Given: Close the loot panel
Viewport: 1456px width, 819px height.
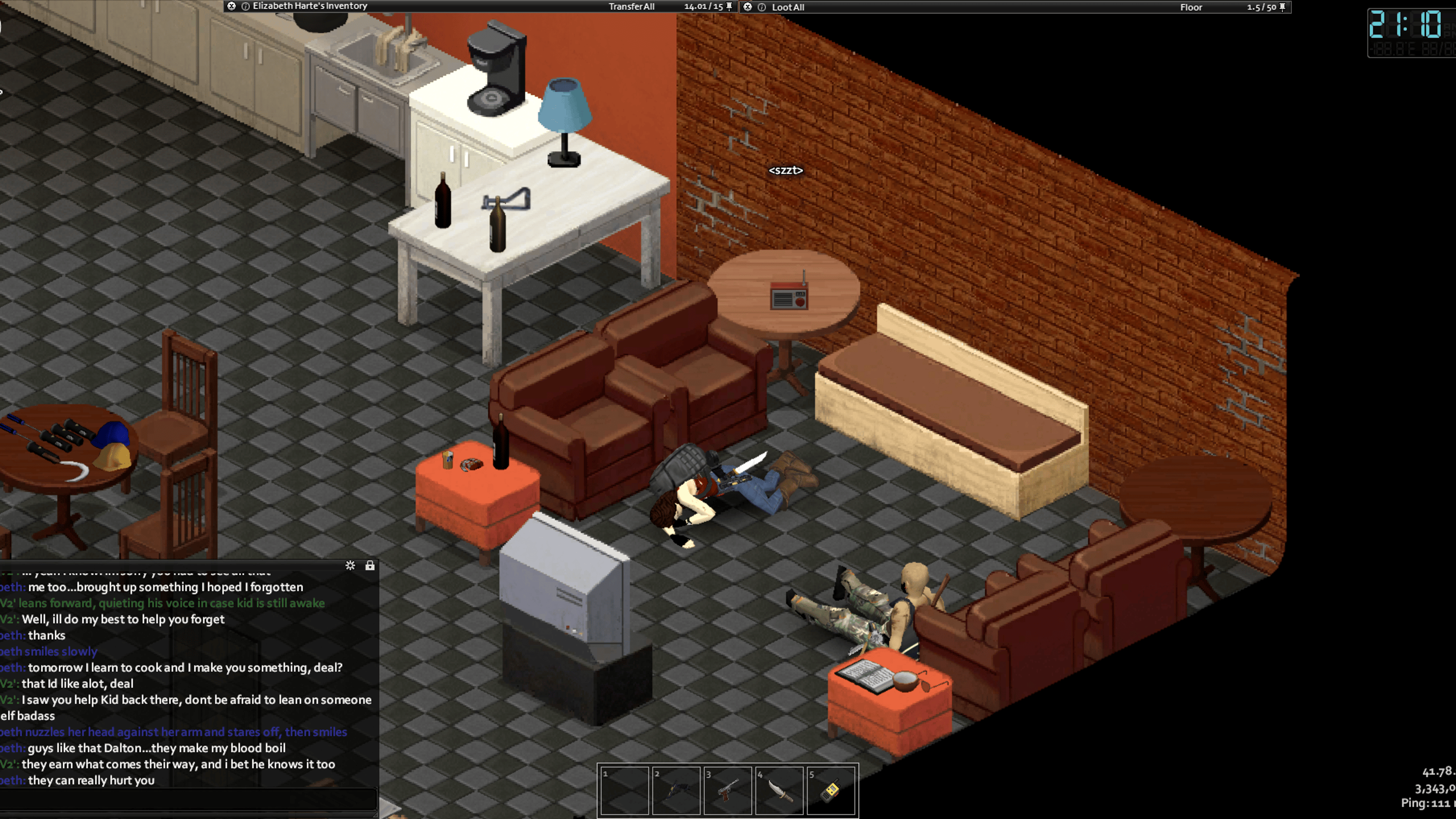Looking at the screenshot, I should [748, 7].
